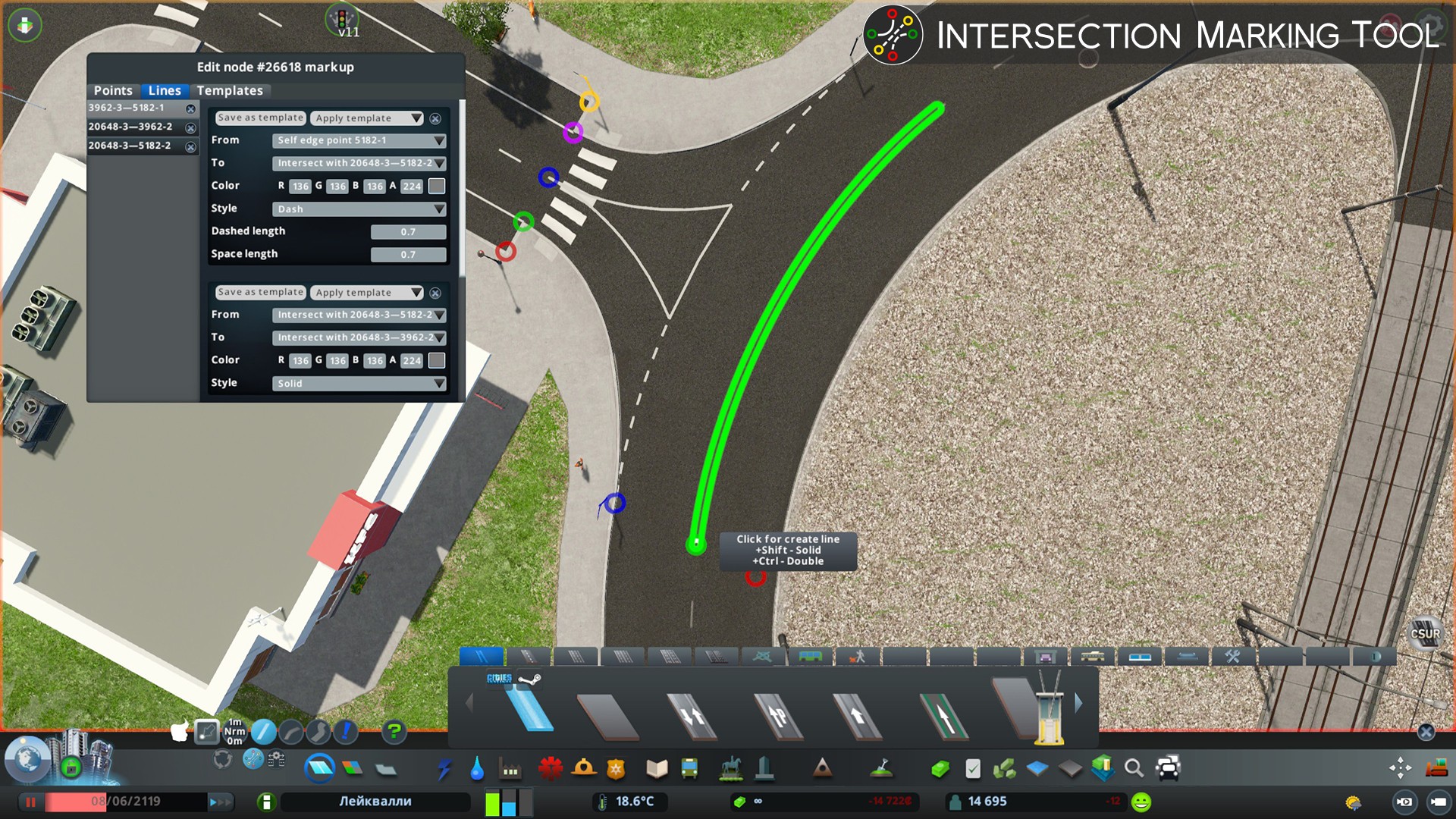The height and width of the screenshot is (819, 1456).
Task: Switch to the Points tab
Action: tap(113, 90)
